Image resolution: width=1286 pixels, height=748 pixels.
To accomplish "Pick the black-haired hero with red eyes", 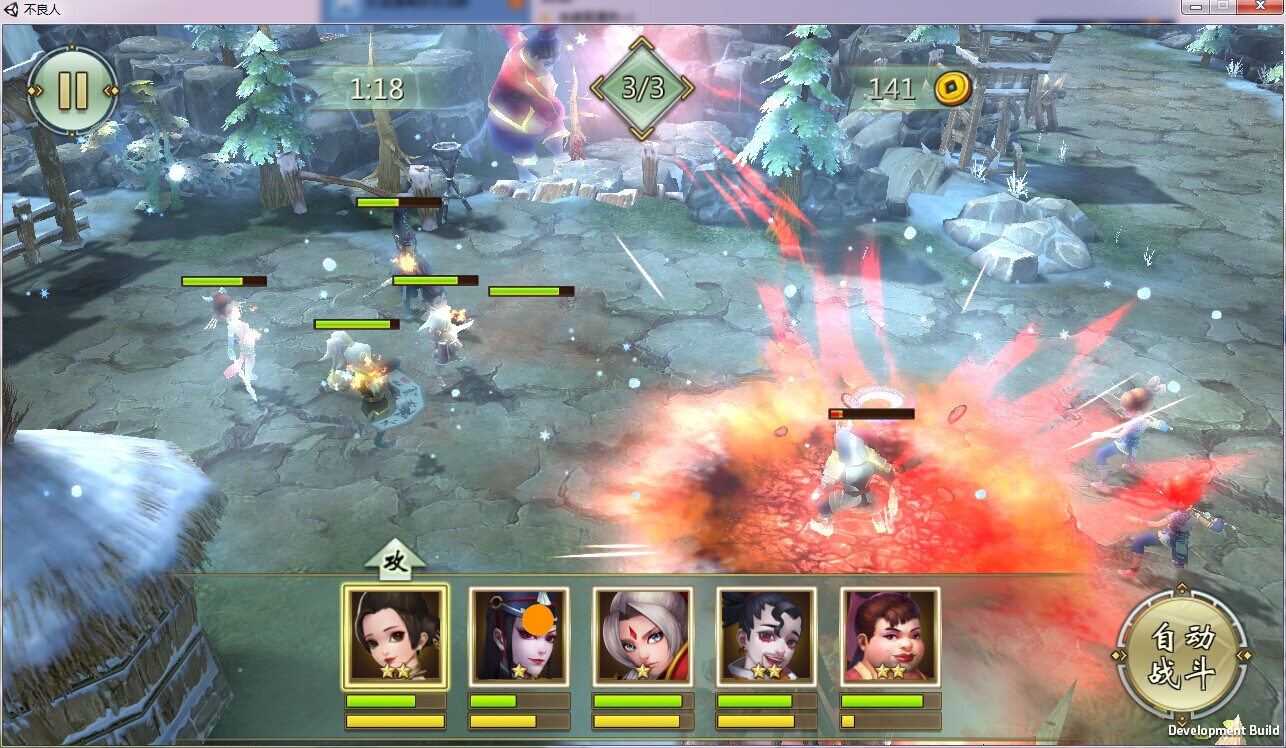I will [x=767, y=636].
